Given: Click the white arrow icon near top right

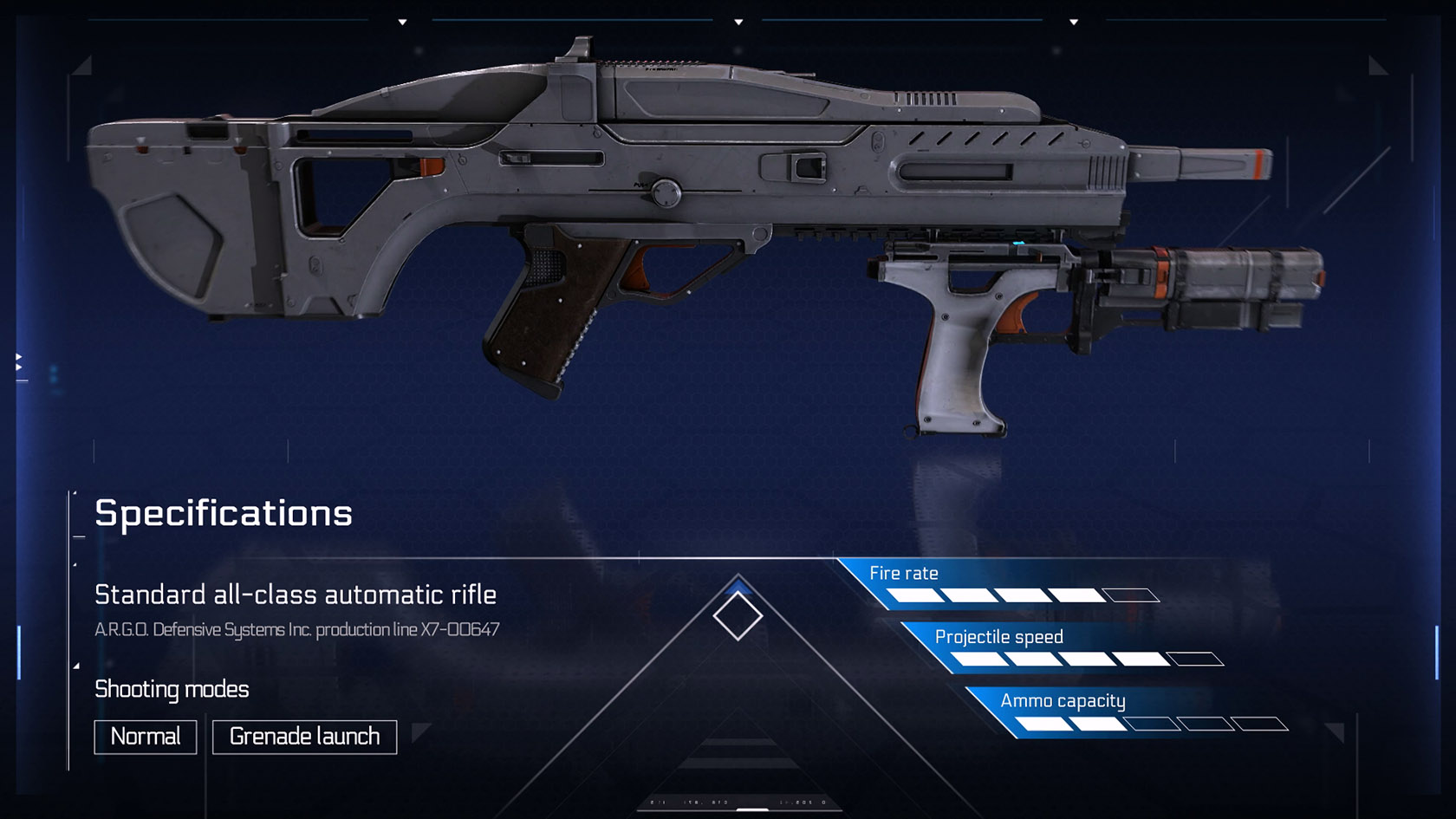Looking at the screenshot, I should point(1074,22).
